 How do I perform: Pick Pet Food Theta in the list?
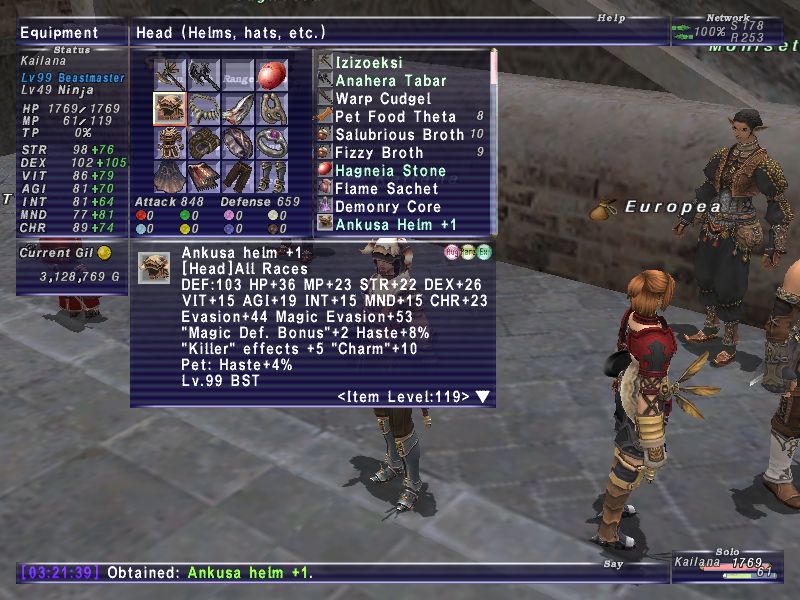point(395,116)
